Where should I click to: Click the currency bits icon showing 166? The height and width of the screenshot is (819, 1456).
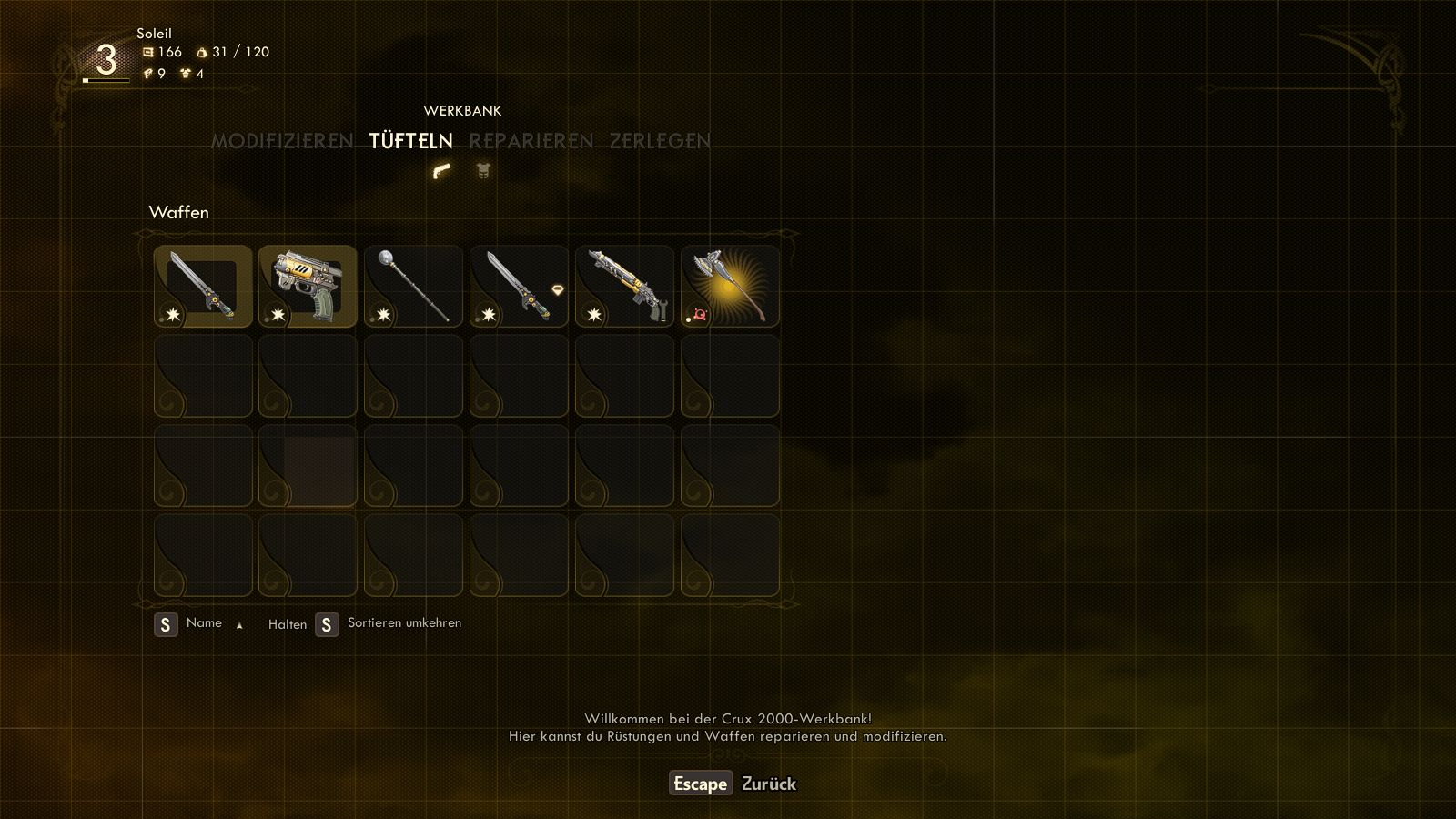147,52
